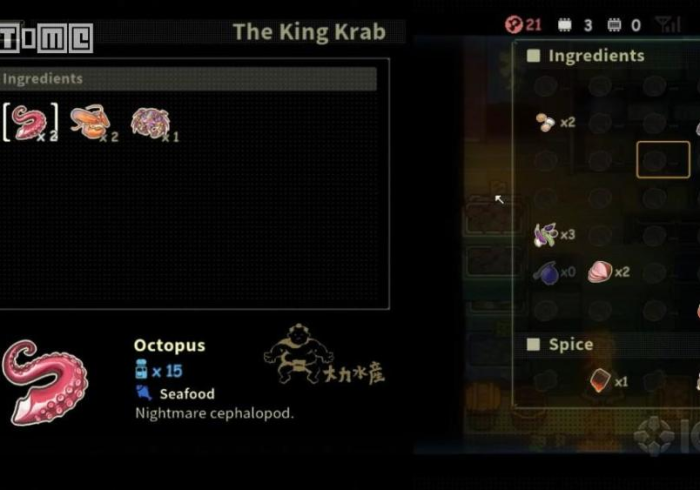
Task: Pick the pink meat ingredient with x2
Action: [600, 271]
